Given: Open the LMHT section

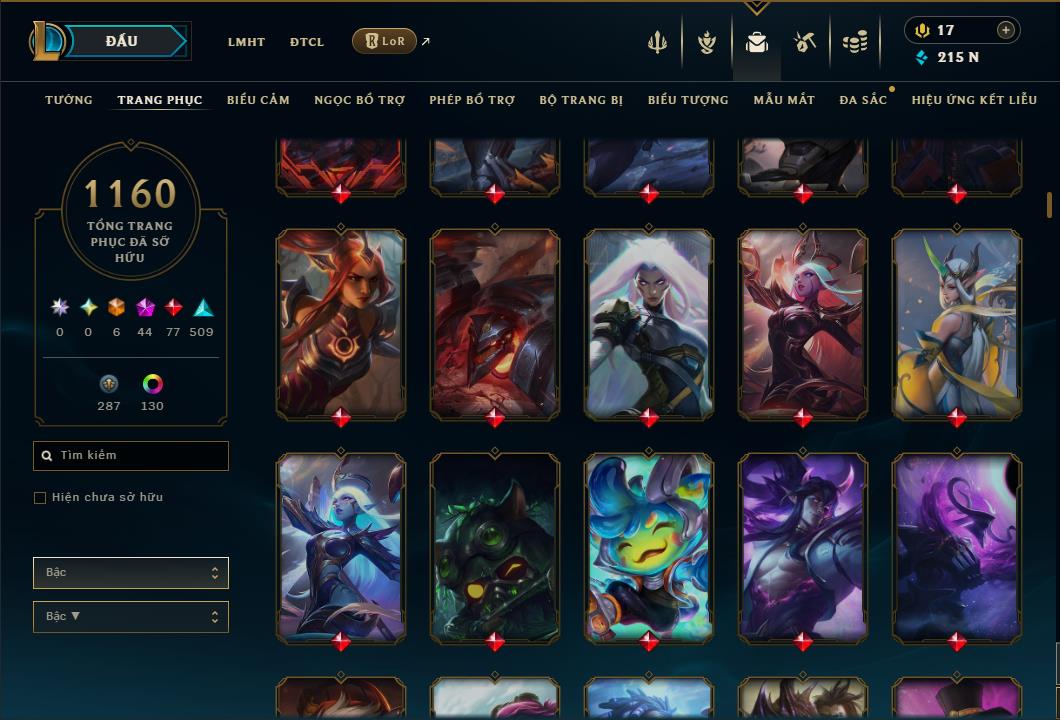Looking at the screenshot, I should 246,42.
